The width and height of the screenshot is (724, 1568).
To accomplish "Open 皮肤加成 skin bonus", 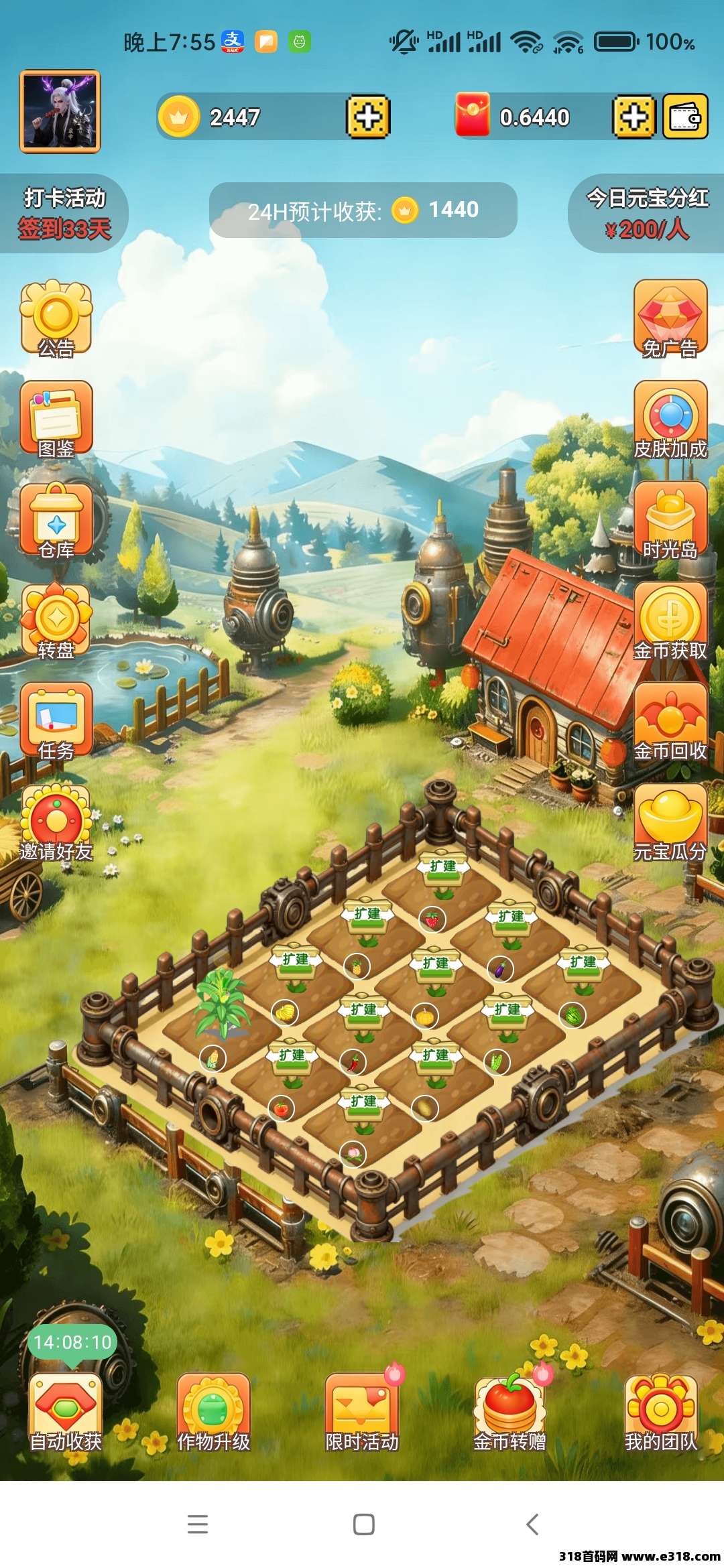I will point(670,419).
